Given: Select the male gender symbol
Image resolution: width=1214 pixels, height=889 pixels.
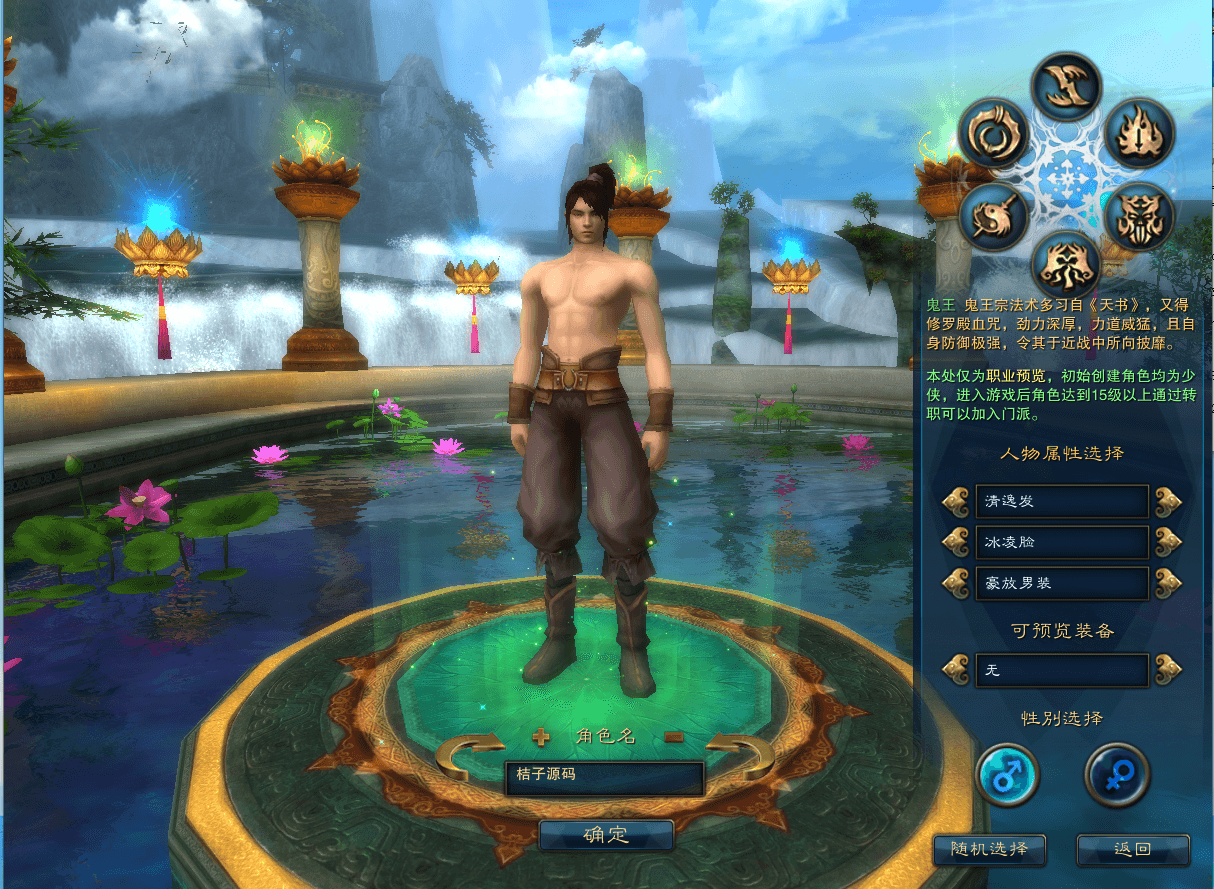Looking at the screenshot, I should pyautogui.click(x=1007, y=775).
